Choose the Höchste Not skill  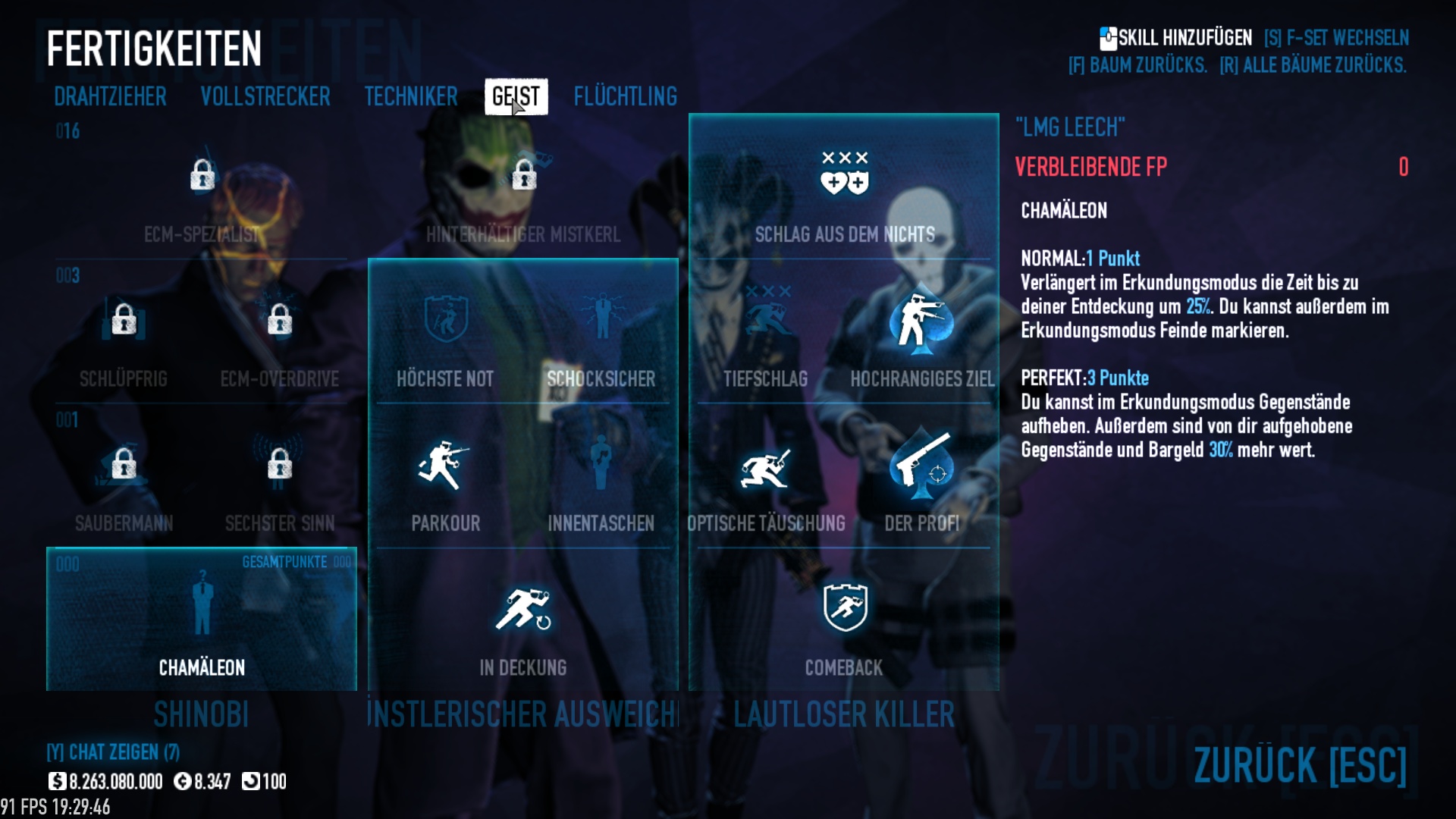pyautogui.click(x=445, y=322)
